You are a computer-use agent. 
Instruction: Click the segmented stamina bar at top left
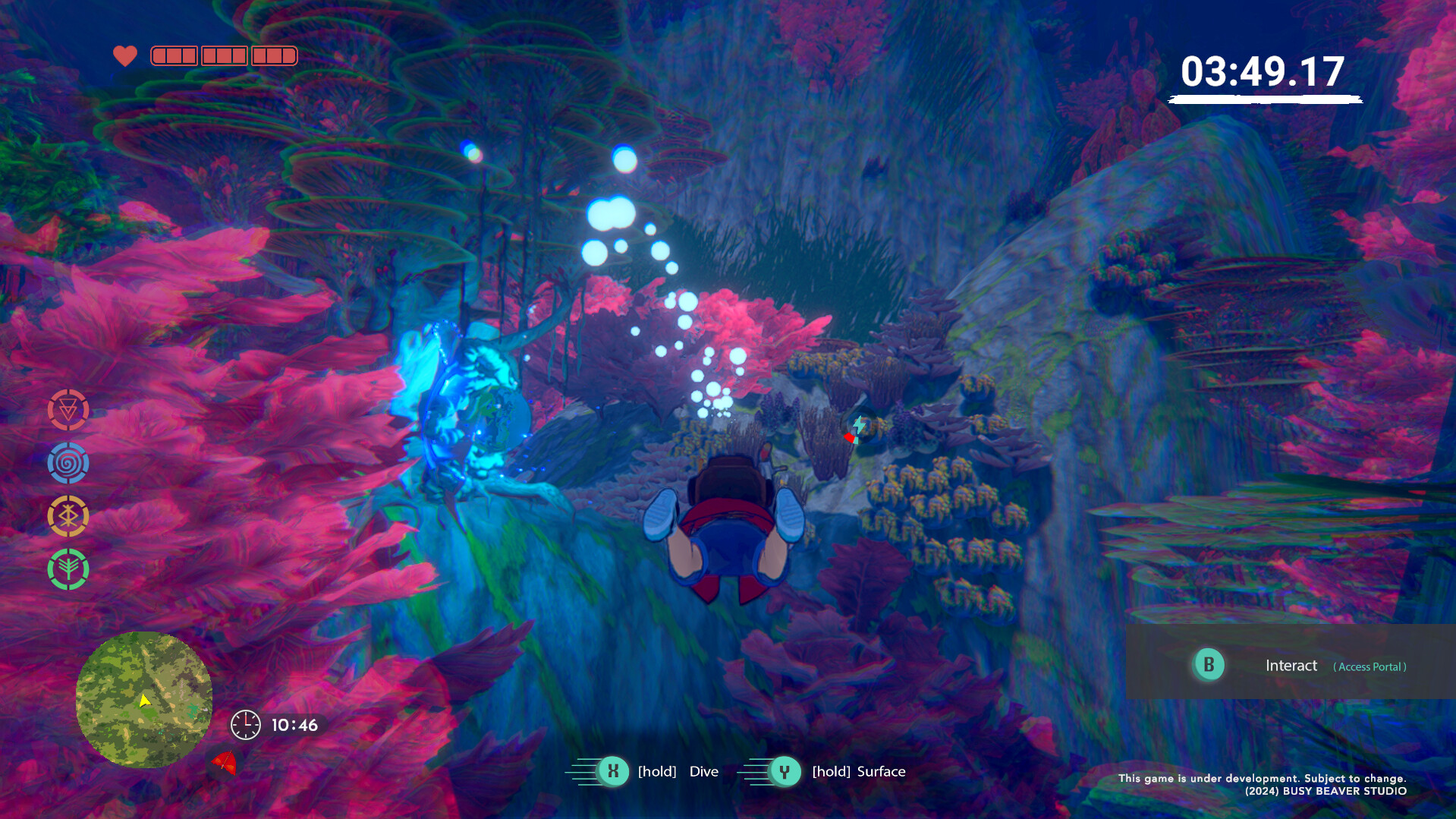tap(224, 55)
